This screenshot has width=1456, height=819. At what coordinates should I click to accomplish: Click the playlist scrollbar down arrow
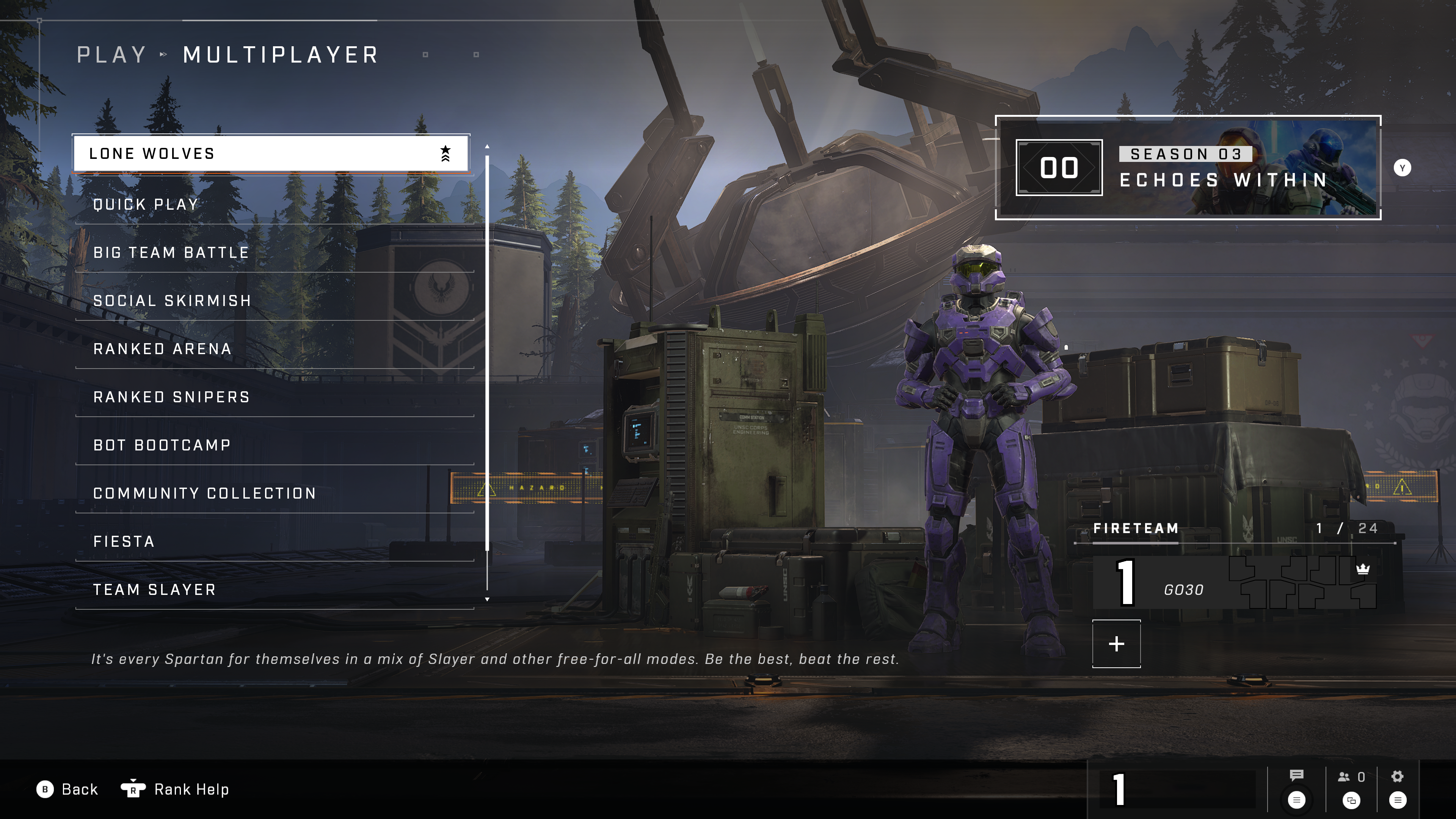pos(487,599)
